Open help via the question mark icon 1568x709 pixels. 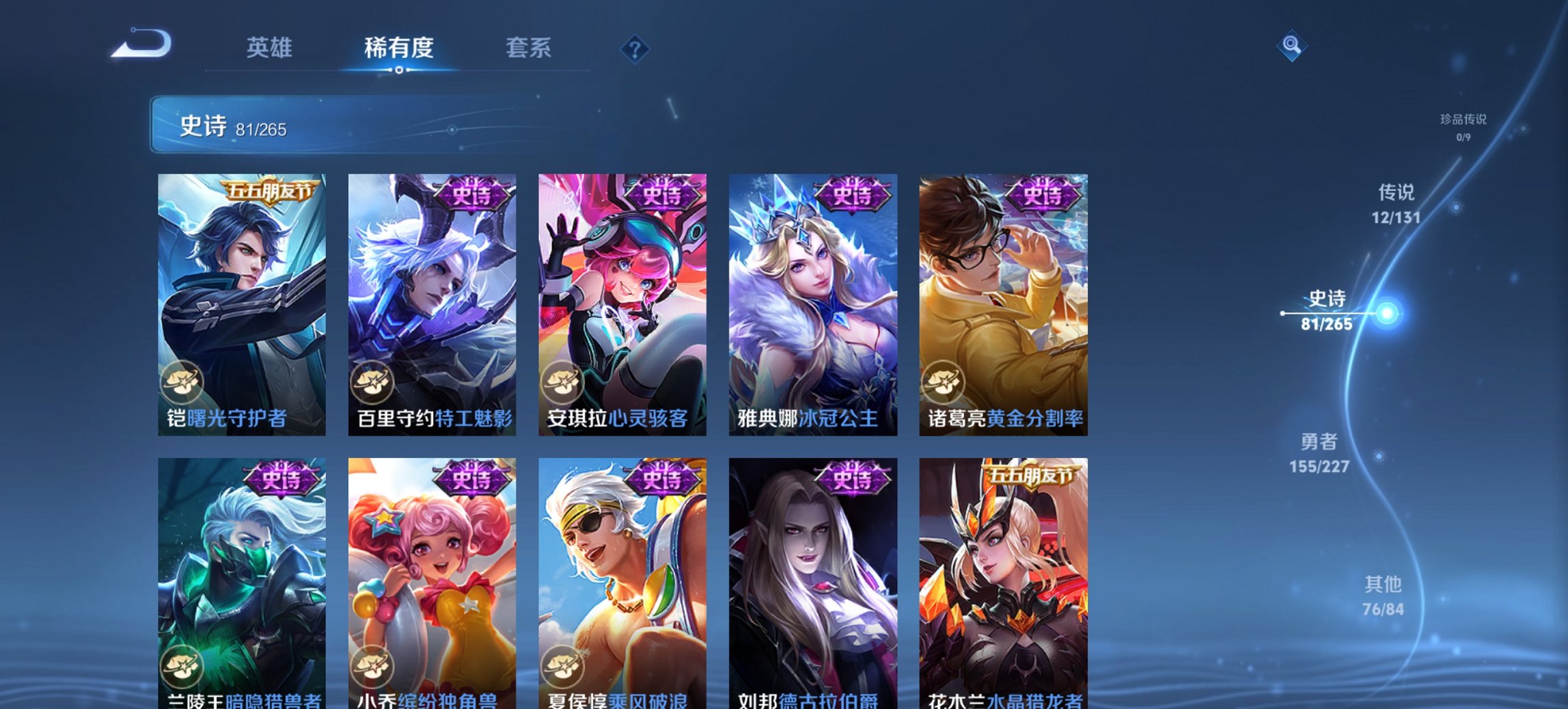[x=634, y=48]
